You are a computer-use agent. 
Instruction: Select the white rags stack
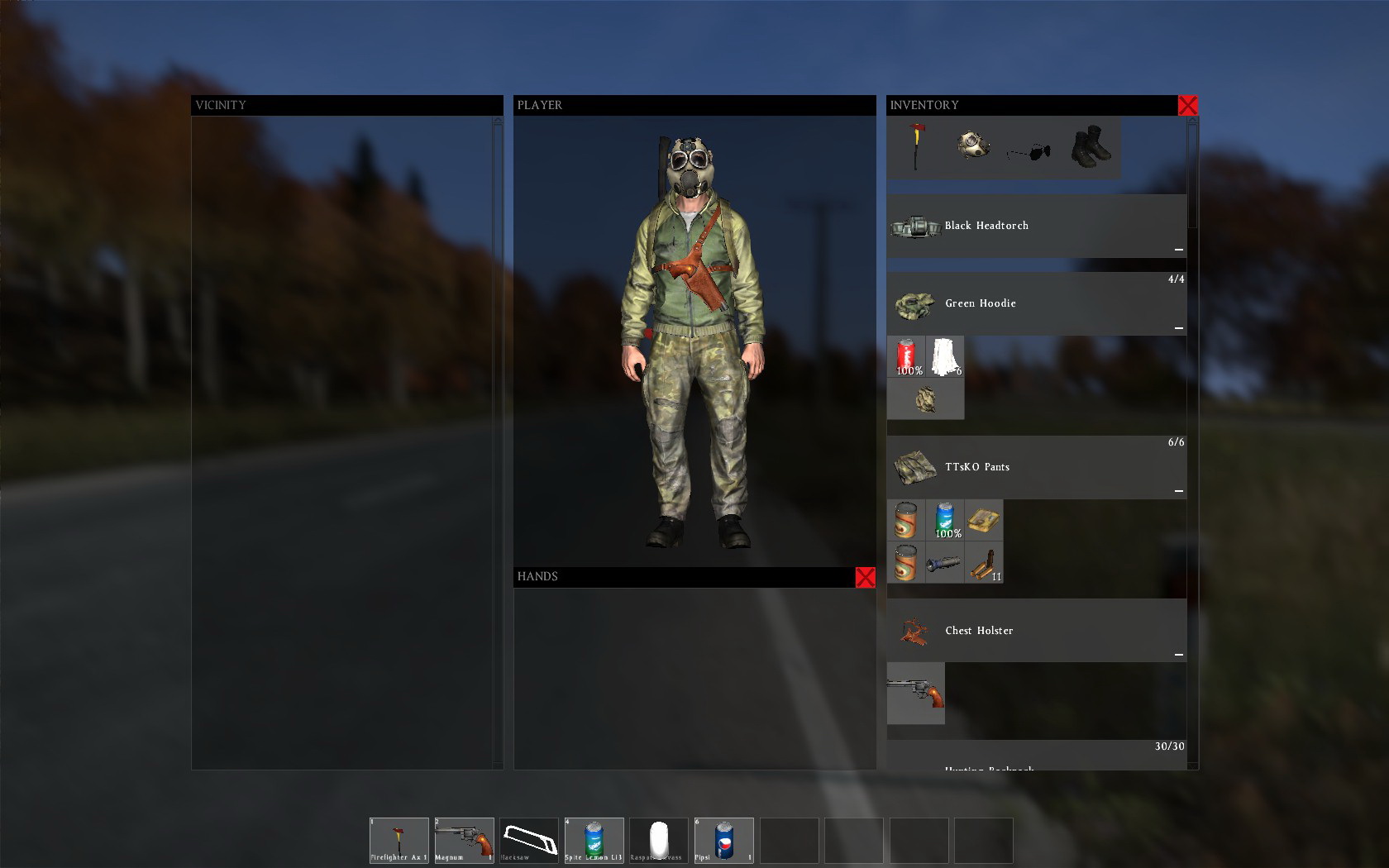pyautogui.click(x=944, y=357)
